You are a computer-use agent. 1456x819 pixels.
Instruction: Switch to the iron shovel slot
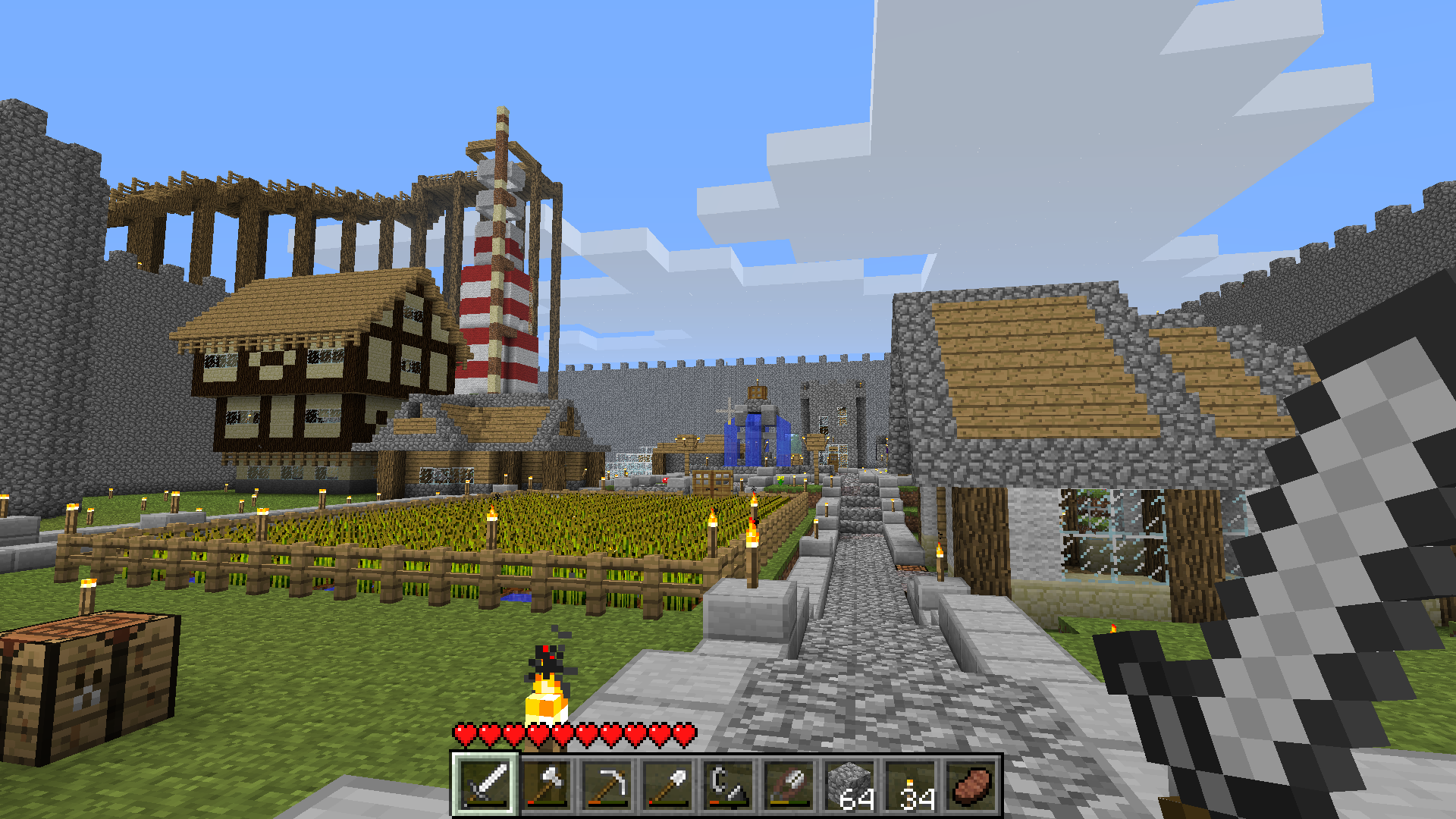pos(667,785)
